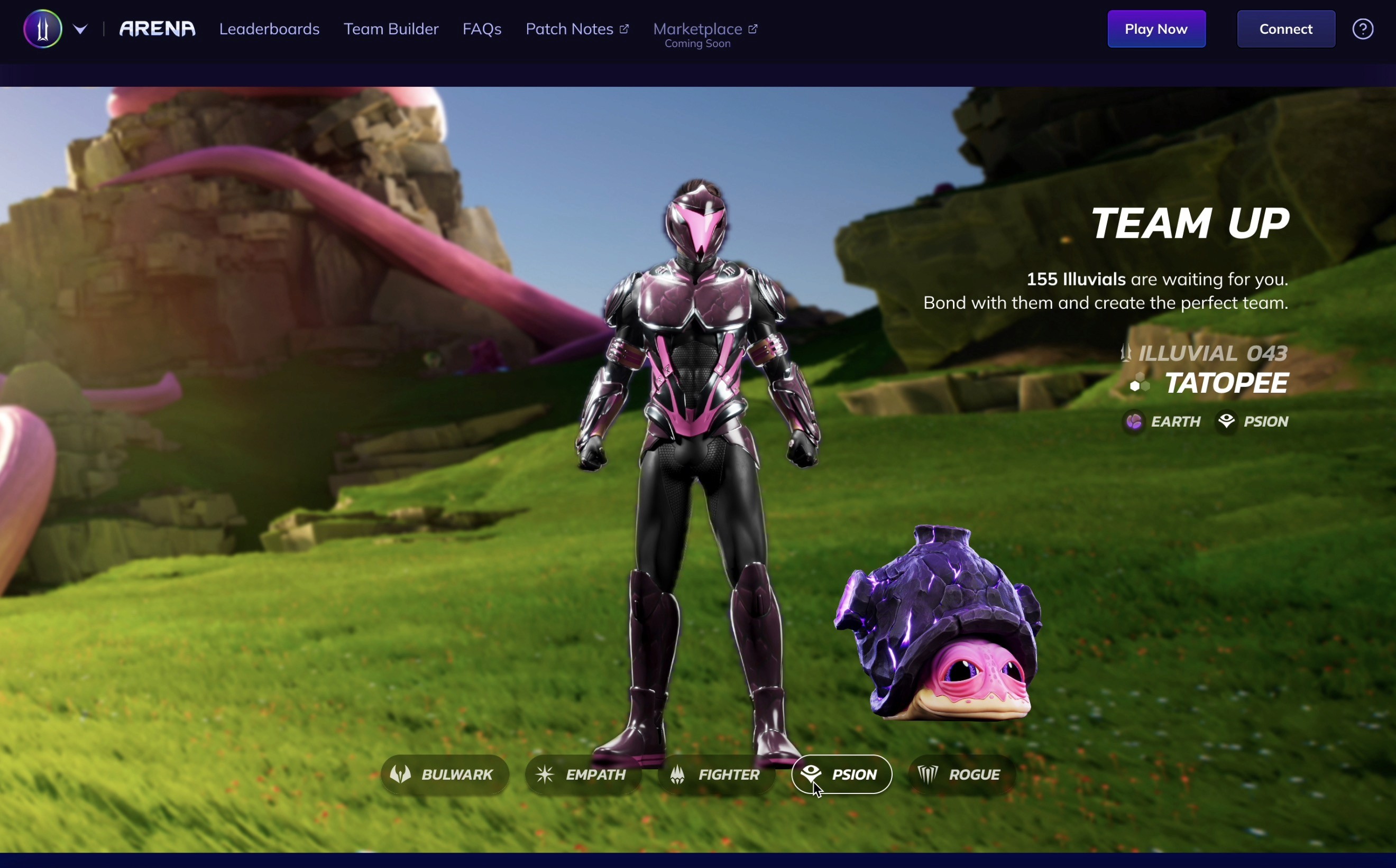Select the Psion class
This screenshot has width=1396, height=868.
click(841, 774)
